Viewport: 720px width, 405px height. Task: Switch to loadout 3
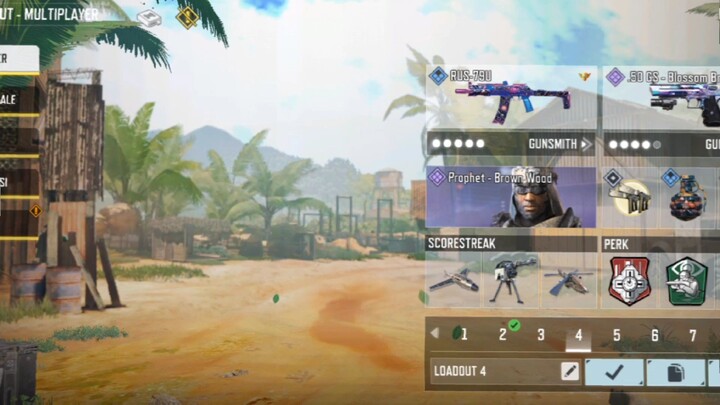(x=541, y=335)
